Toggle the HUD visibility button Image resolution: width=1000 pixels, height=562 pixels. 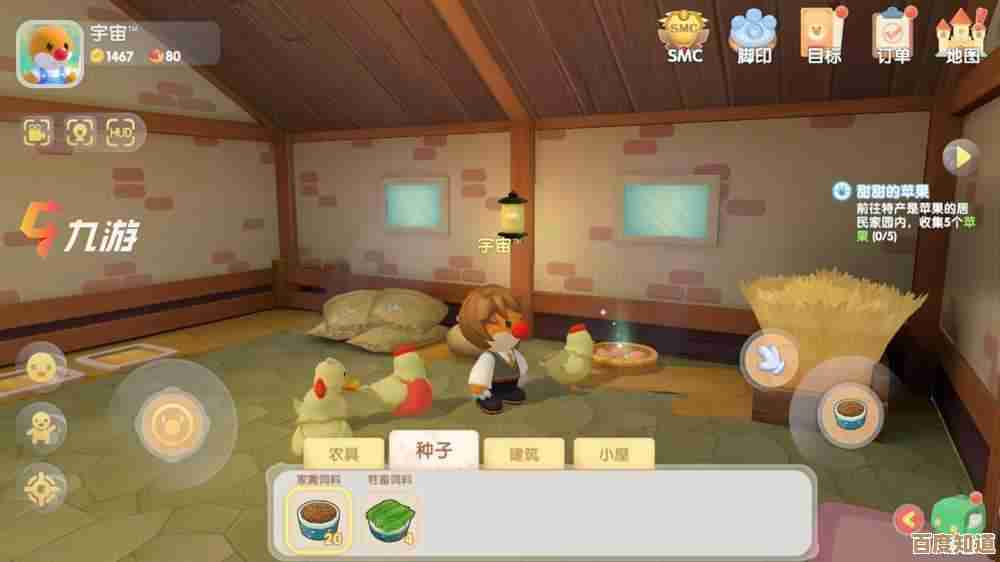(x=121, y=131)
